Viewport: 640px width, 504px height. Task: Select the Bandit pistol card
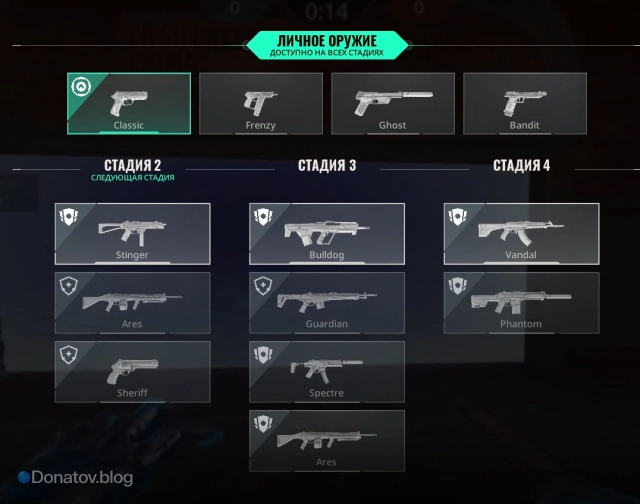(524, 103)
